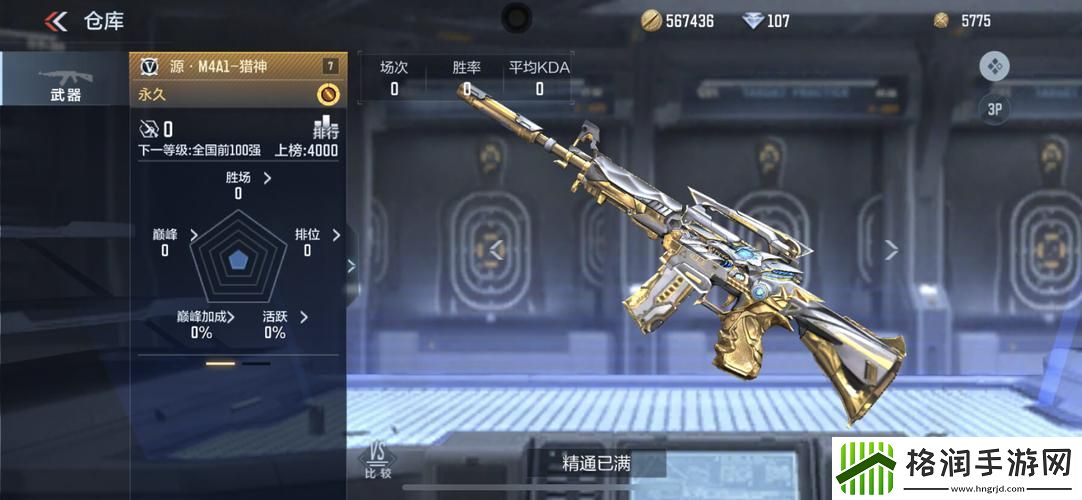This screenshot has height=500, width=1082.
Task: Open the VS 比较 compare button
Action: coord(378,459)
